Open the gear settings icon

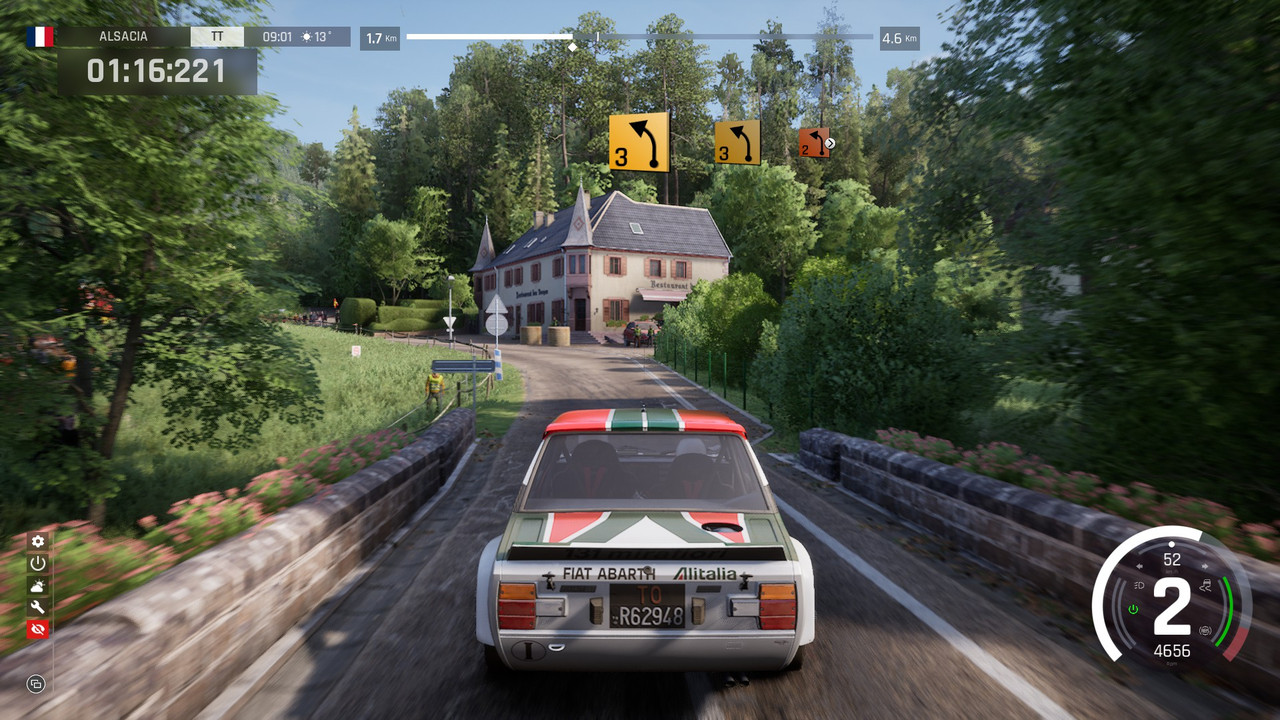click(x=38, y=541)
